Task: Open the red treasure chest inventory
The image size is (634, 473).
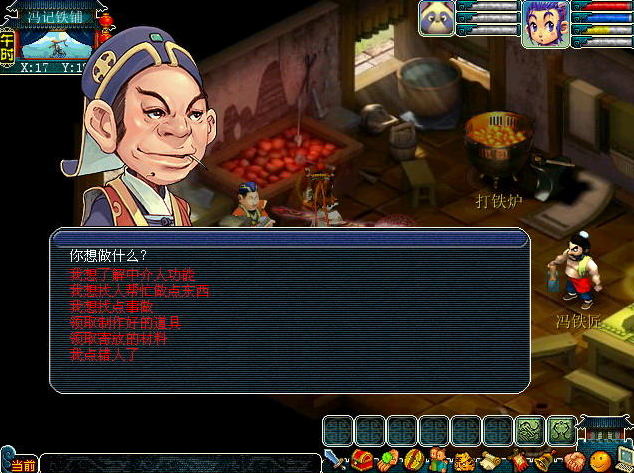Action: [x=361, y=461]
